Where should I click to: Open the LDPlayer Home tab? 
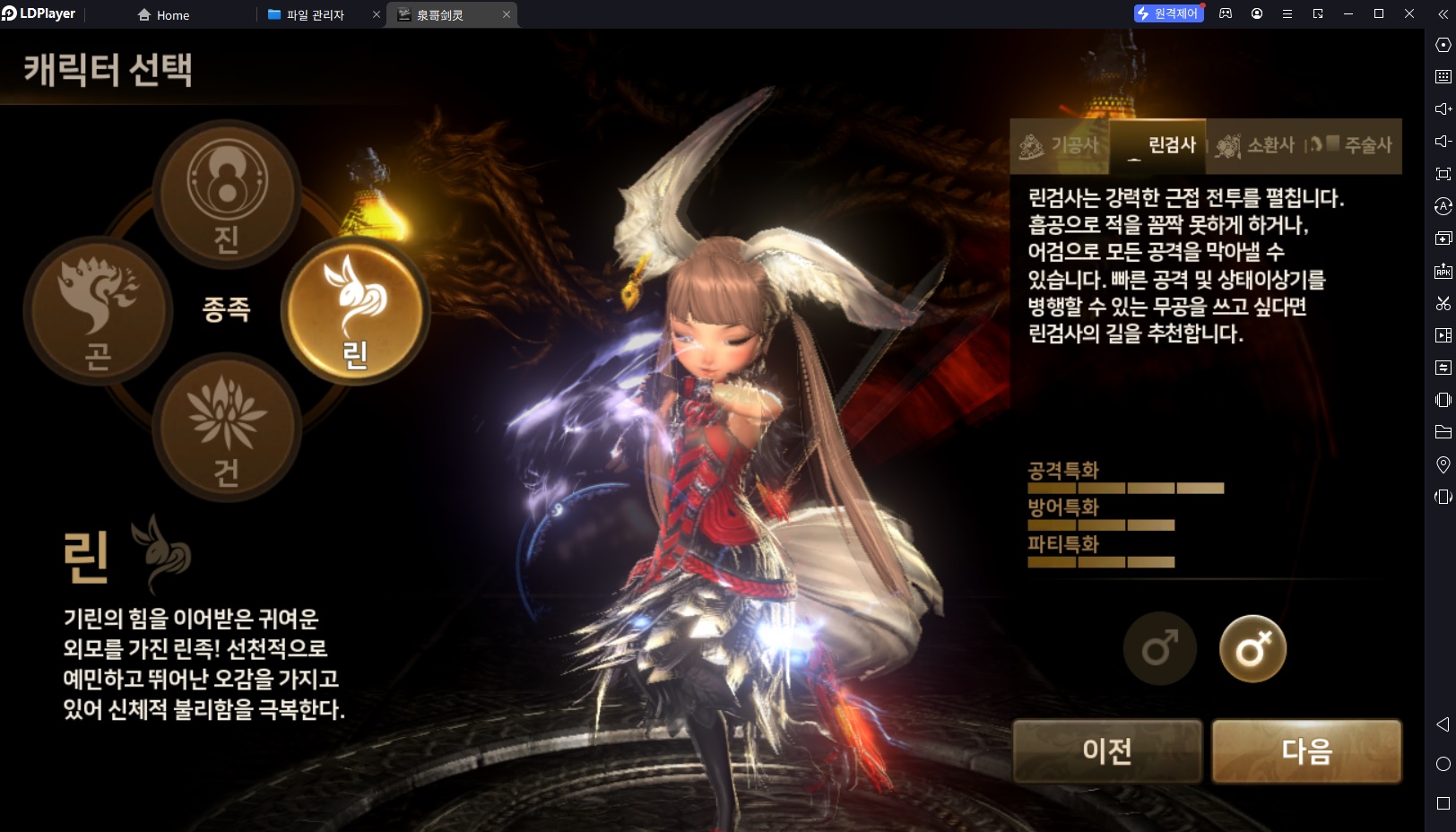tap(163, 15)
